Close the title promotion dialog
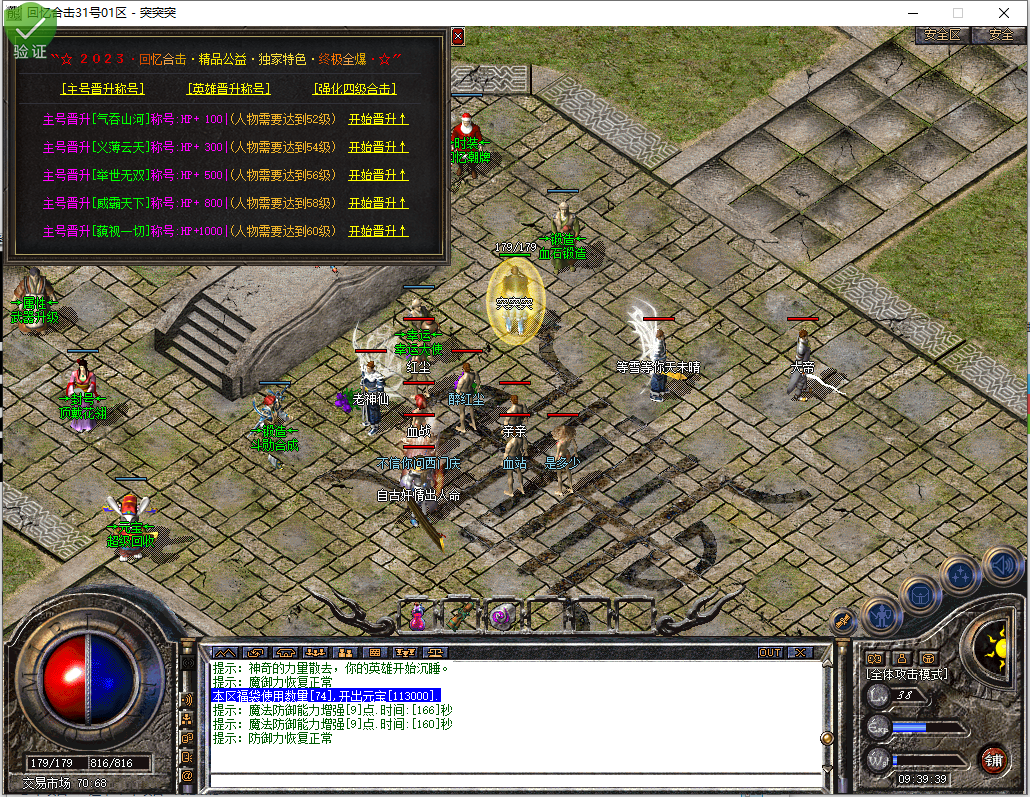This screenshot has width=1030, height=797. pyautogui.click(x=458, y=36)
